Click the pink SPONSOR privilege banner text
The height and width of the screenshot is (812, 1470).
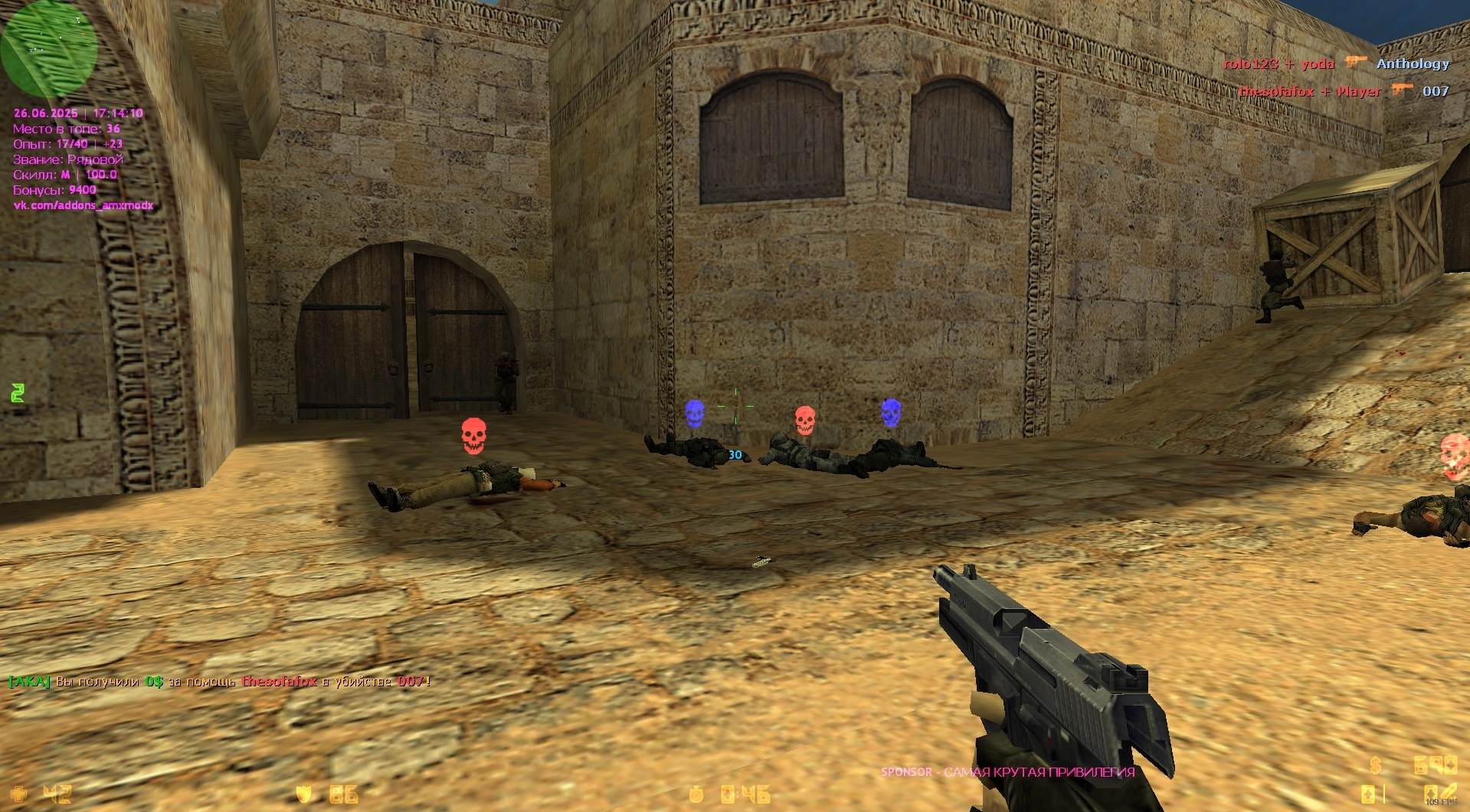pyautogui.click(x=1007, y=771)
